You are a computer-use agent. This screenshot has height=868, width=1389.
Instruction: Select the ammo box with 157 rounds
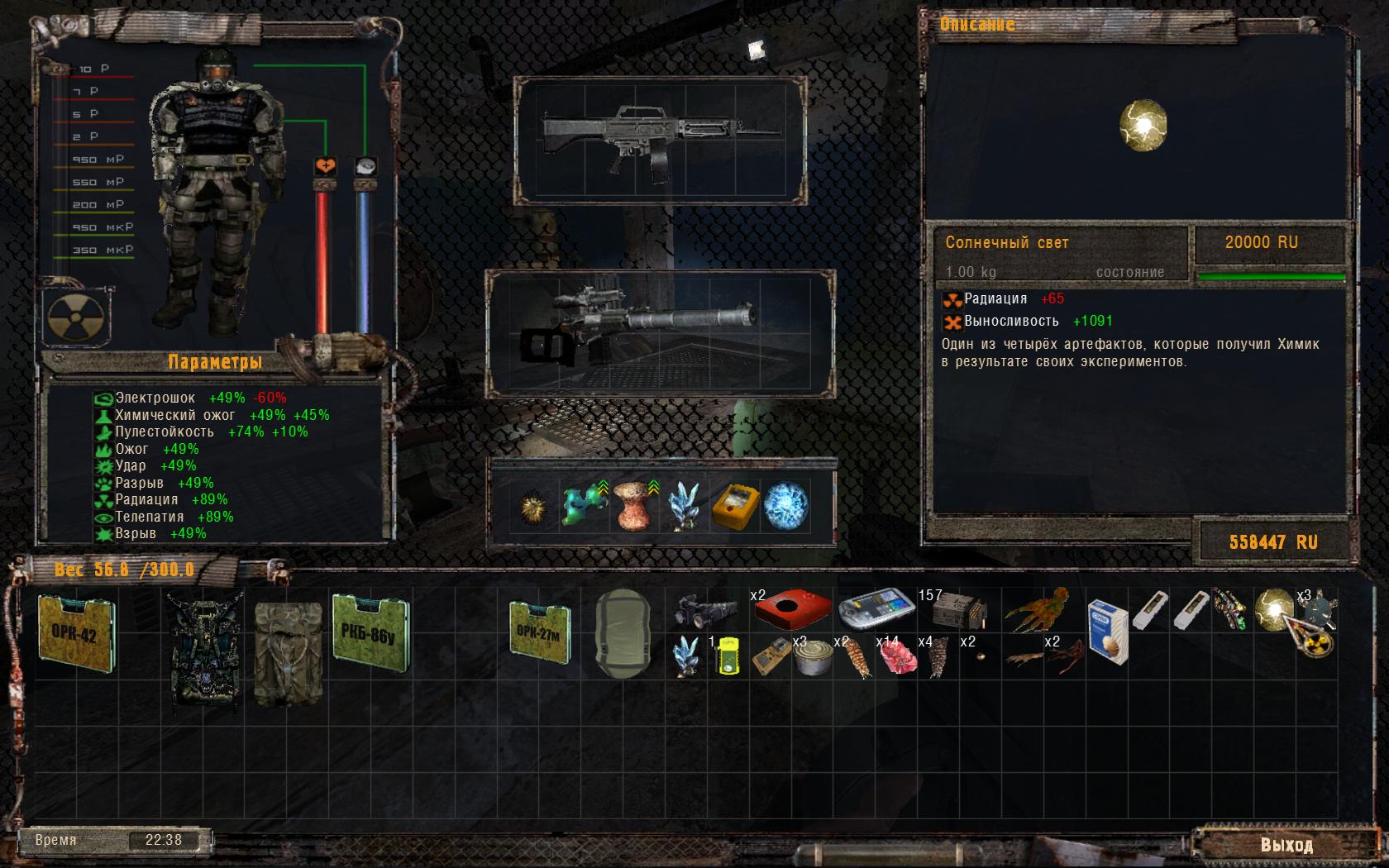pyautogui.click(x=959, y=612)
